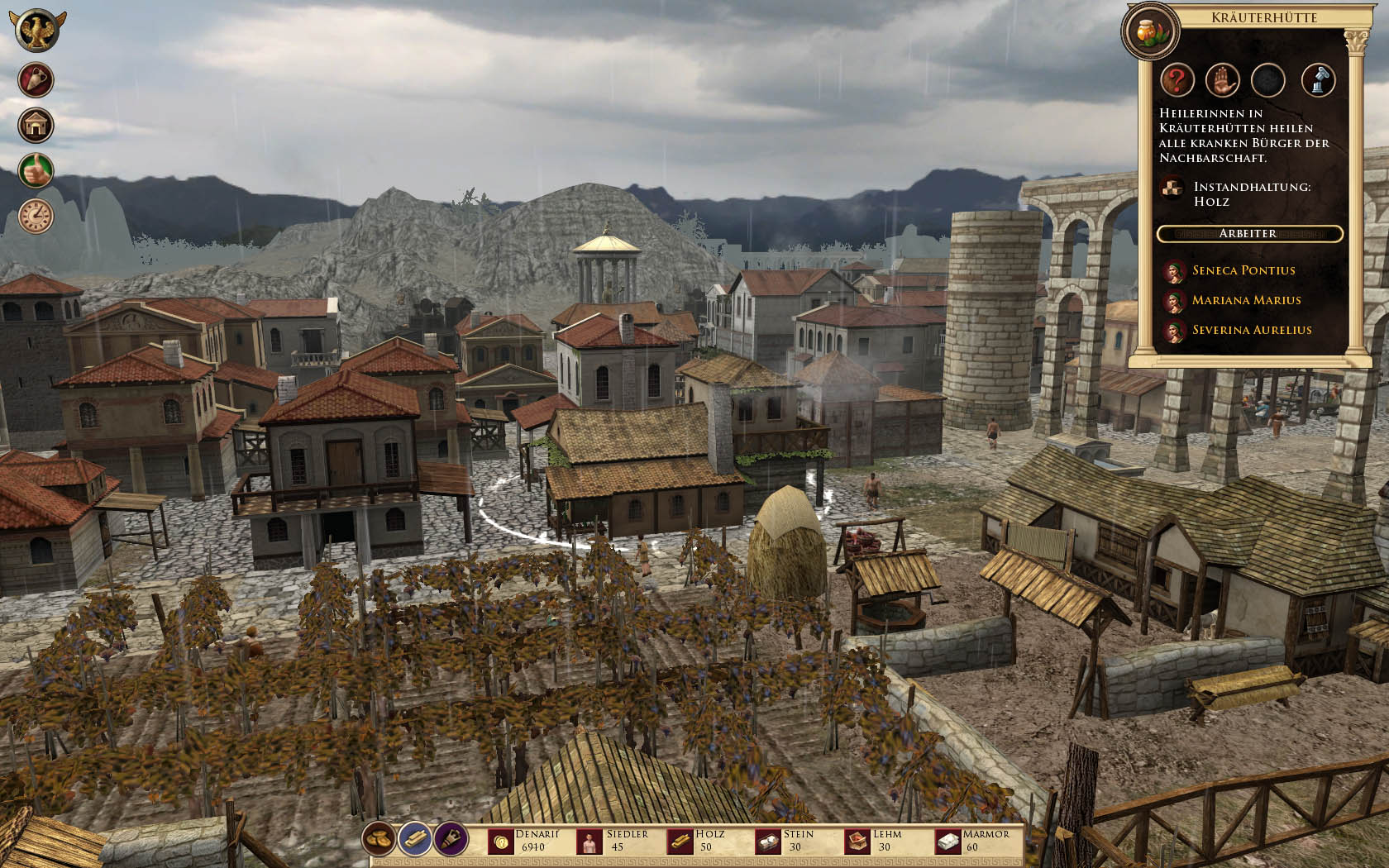Switch to the bread loaves resource tab
The width and height of the screenshot is (1389, 868).
click(379, 840)
